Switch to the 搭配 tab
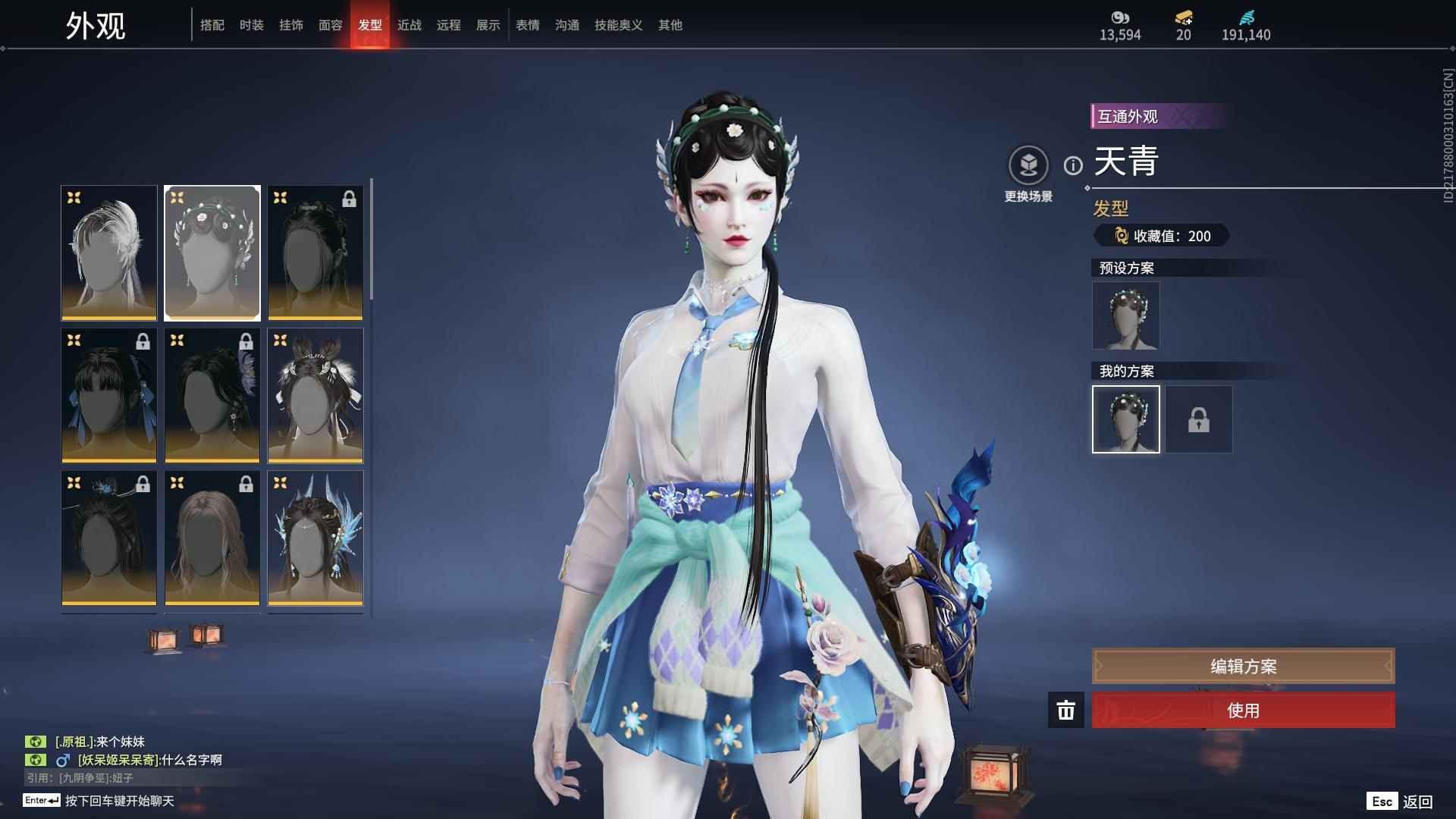This screenshot has height=819, width=1456. tap(212, 25)
